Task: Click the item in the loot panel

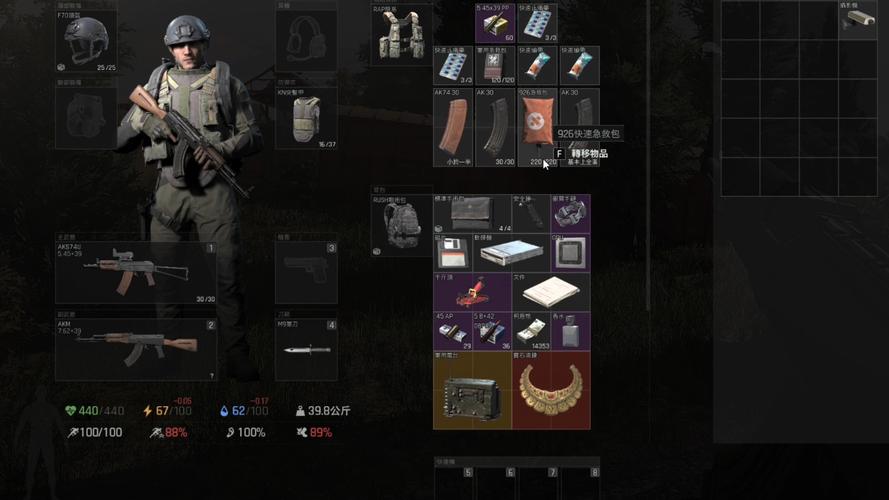Action: tap(853, 19)
